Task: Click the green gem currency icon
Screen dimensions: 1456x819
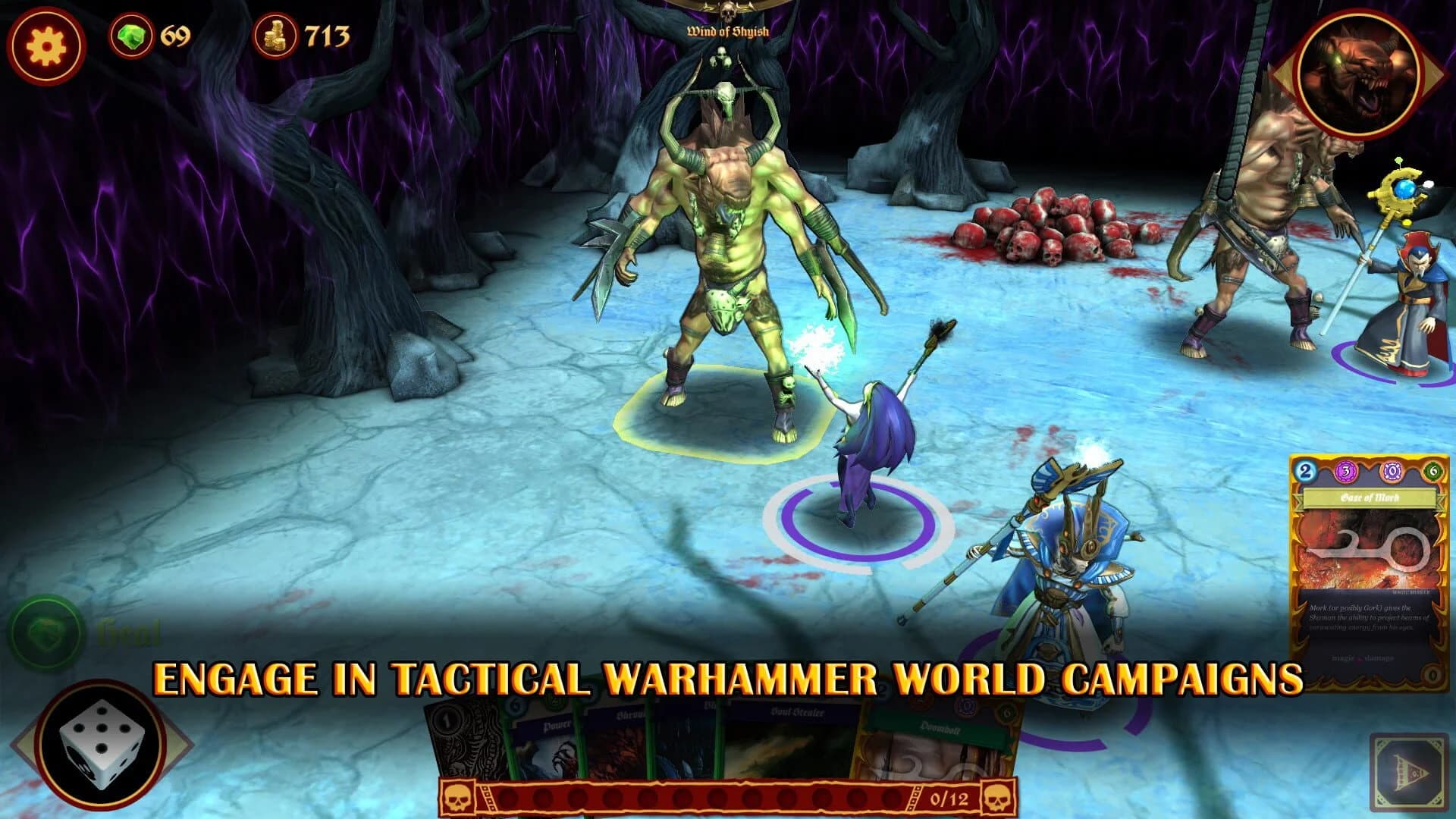Action: pyautogui.click(x=133, y=36)
